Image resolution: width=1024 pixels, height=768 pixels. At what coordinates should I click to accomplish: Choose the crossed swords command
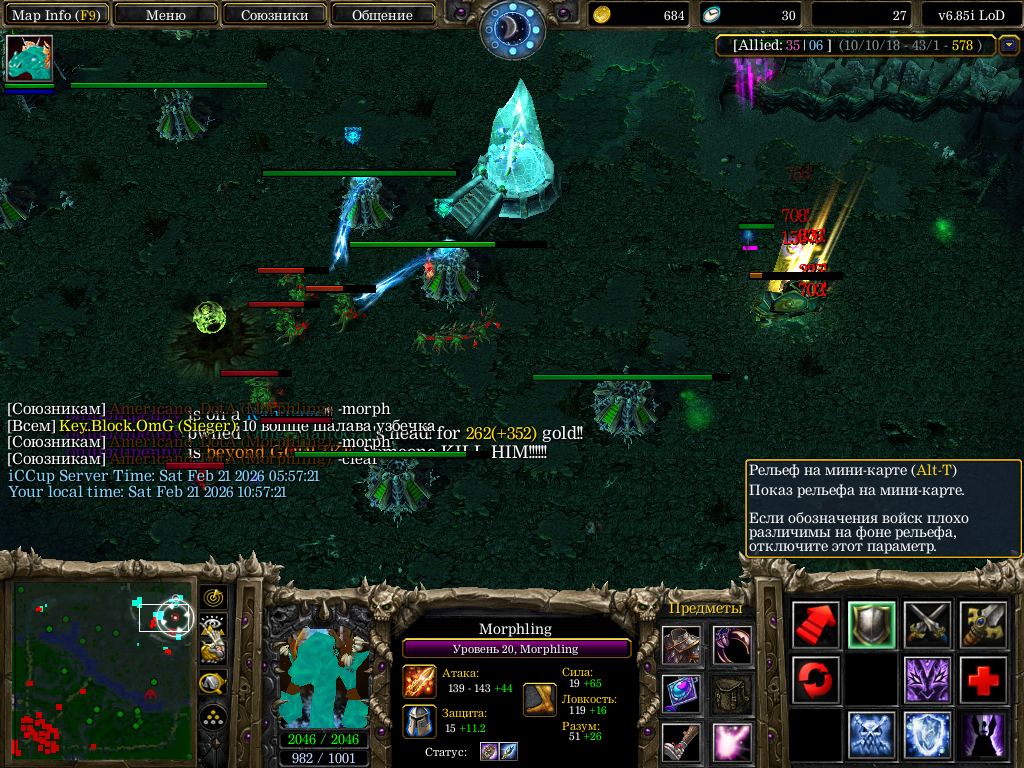[x=927, y=625]
